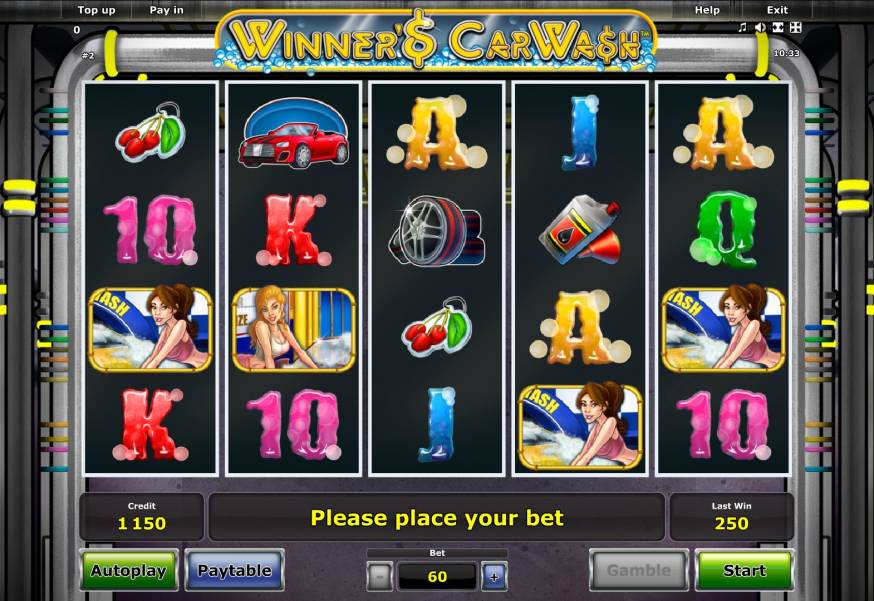874x601 pixels.
Task: Decrease the bet with minus button
Action: [x=380, y=575]
